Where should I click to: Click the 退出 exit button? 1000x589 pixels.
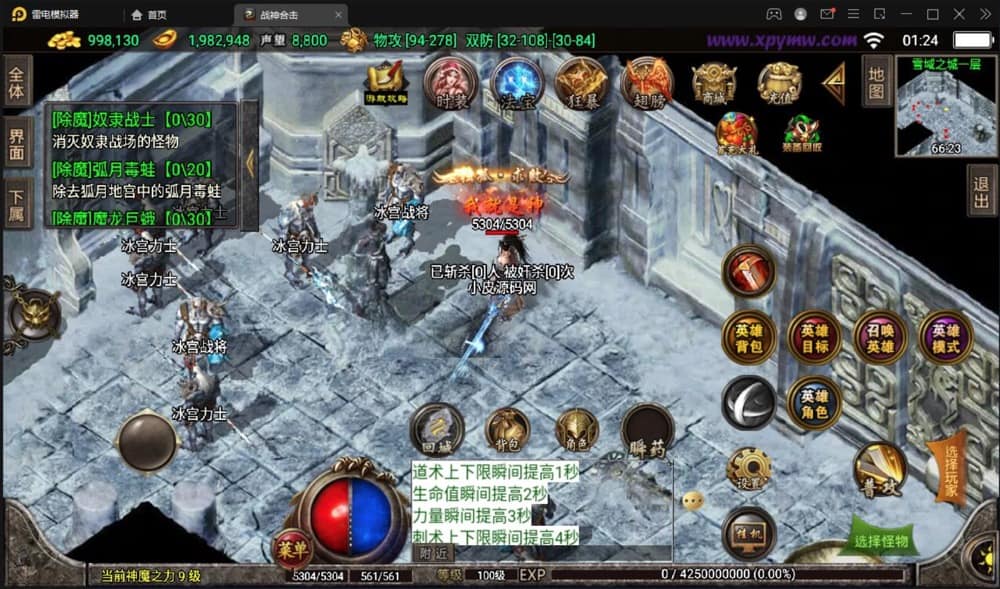click(982, 190)
